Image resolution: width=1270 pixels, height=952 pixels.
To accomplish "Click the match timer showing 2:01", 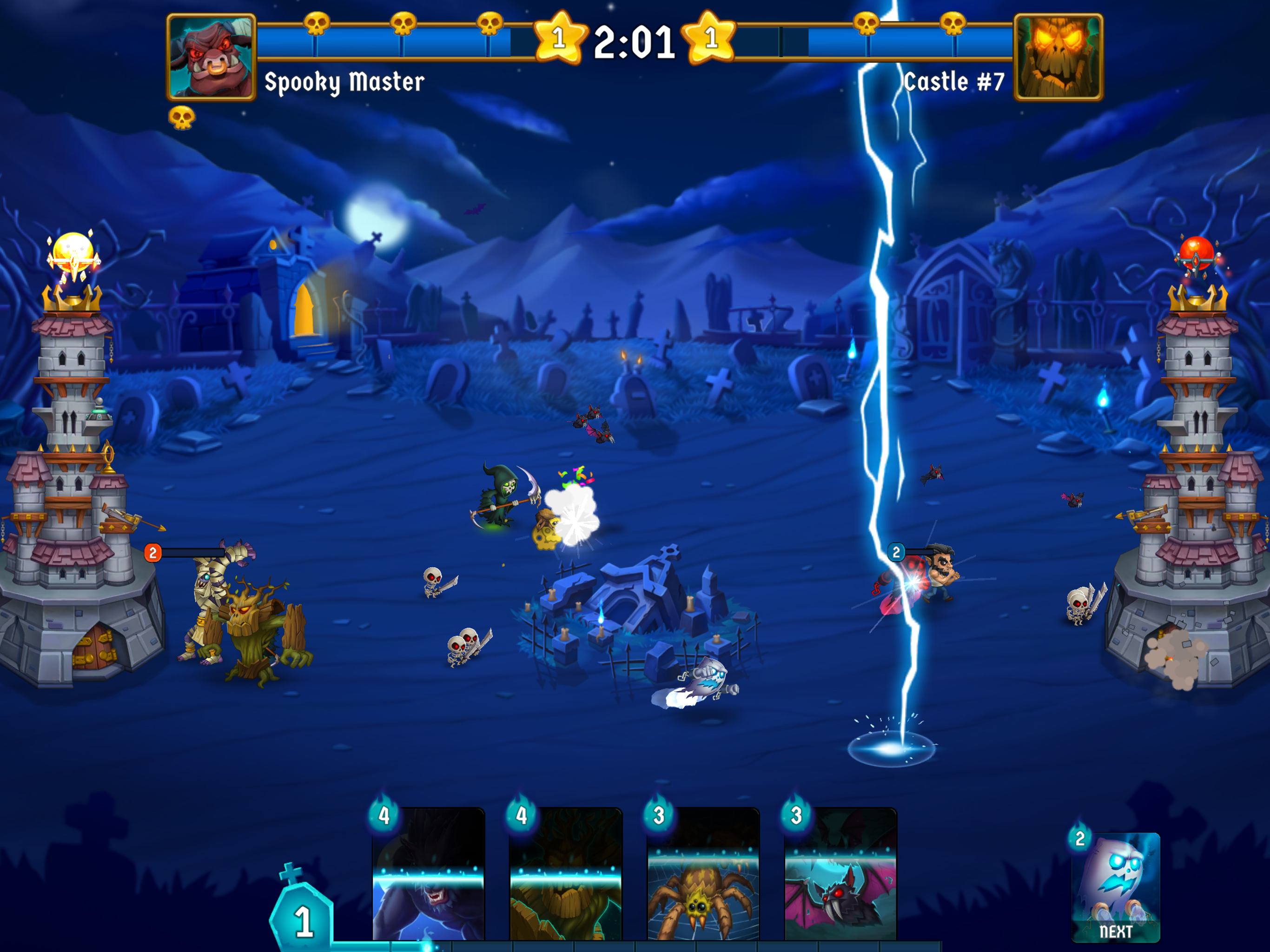I will 633,41.
